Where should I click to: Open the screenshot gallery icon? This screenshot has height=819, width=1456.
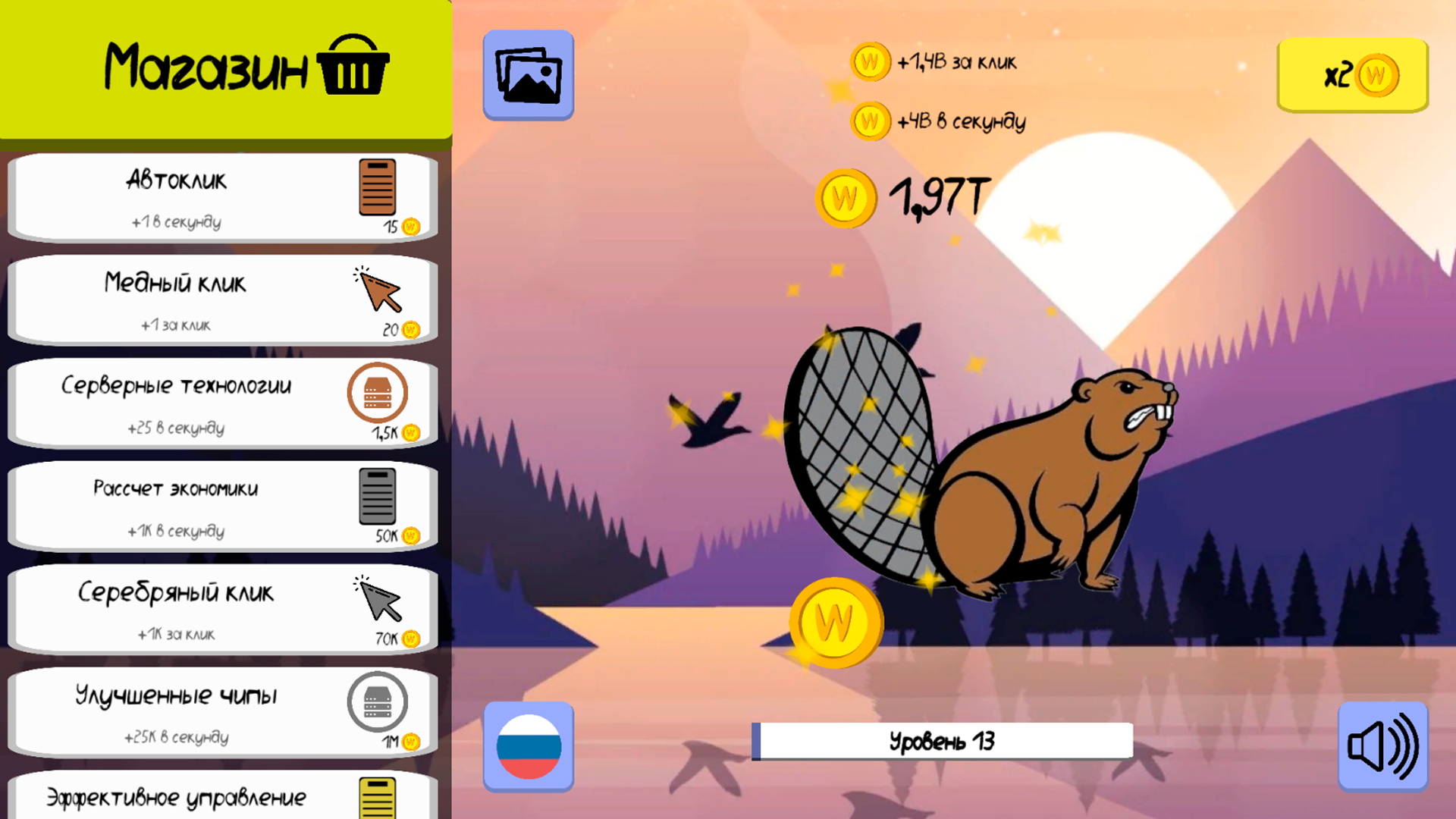tap(529, 74)
